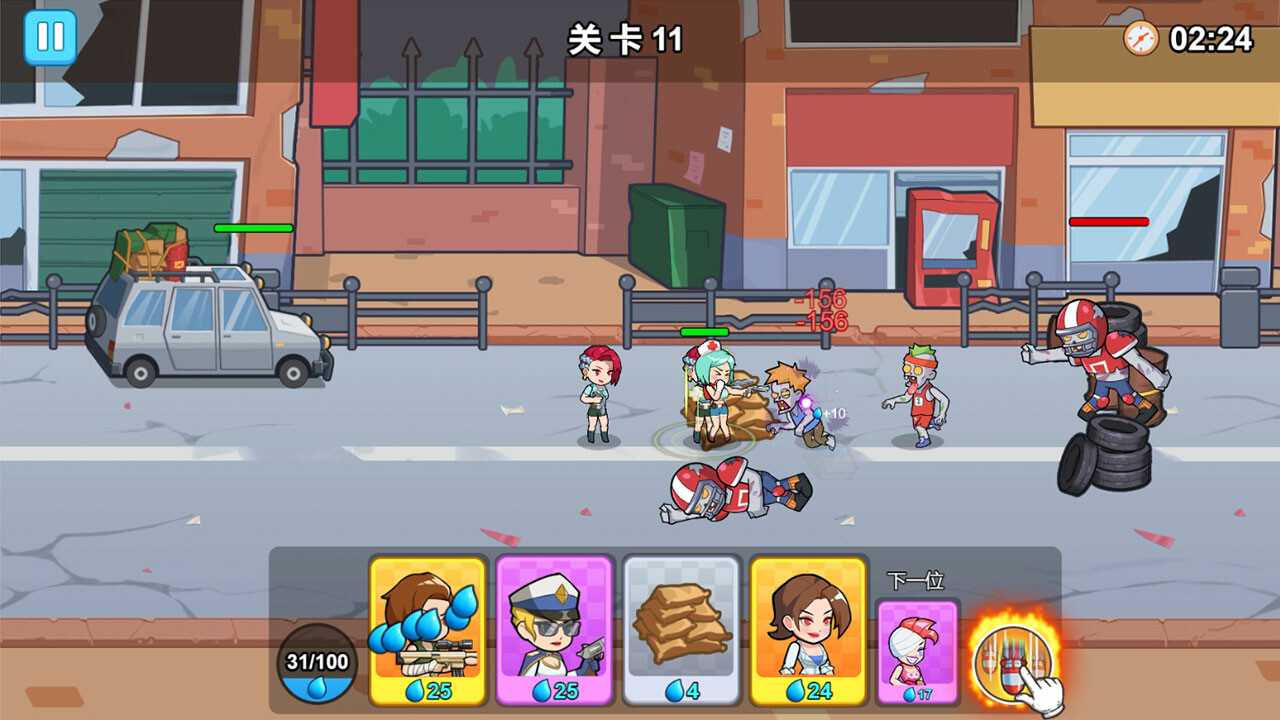Click the green dumpster near the fence
The image size is (1280, 720).
pos(678,235)
